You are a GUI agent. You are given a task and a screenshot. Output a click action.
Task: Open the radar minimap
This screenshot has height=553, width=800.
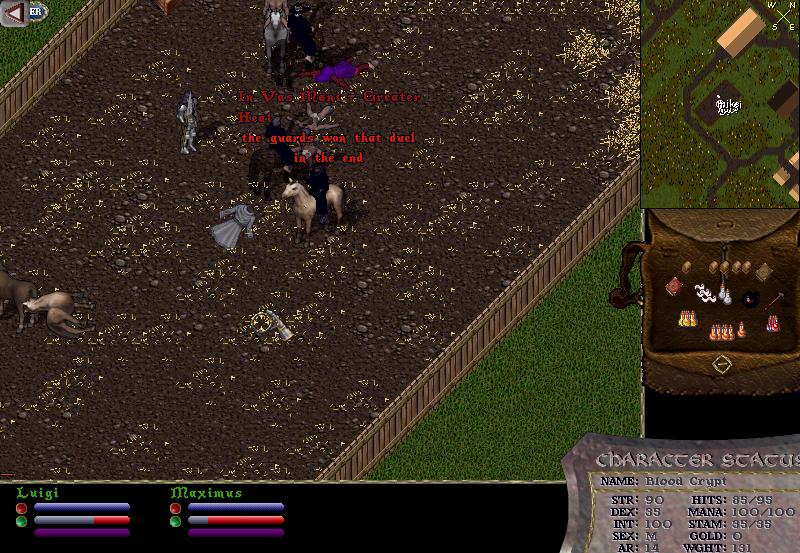[720, 104]
